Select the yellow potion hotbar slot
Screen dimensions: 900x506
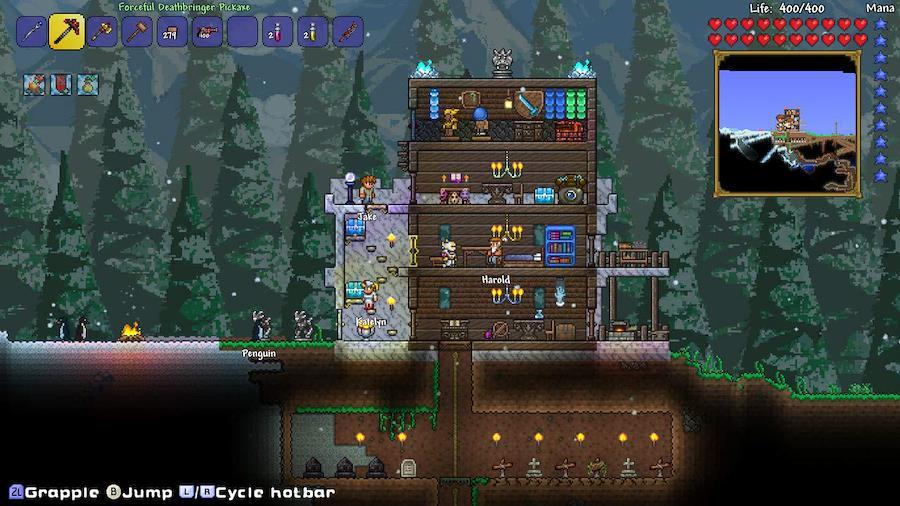pos(312,32)
